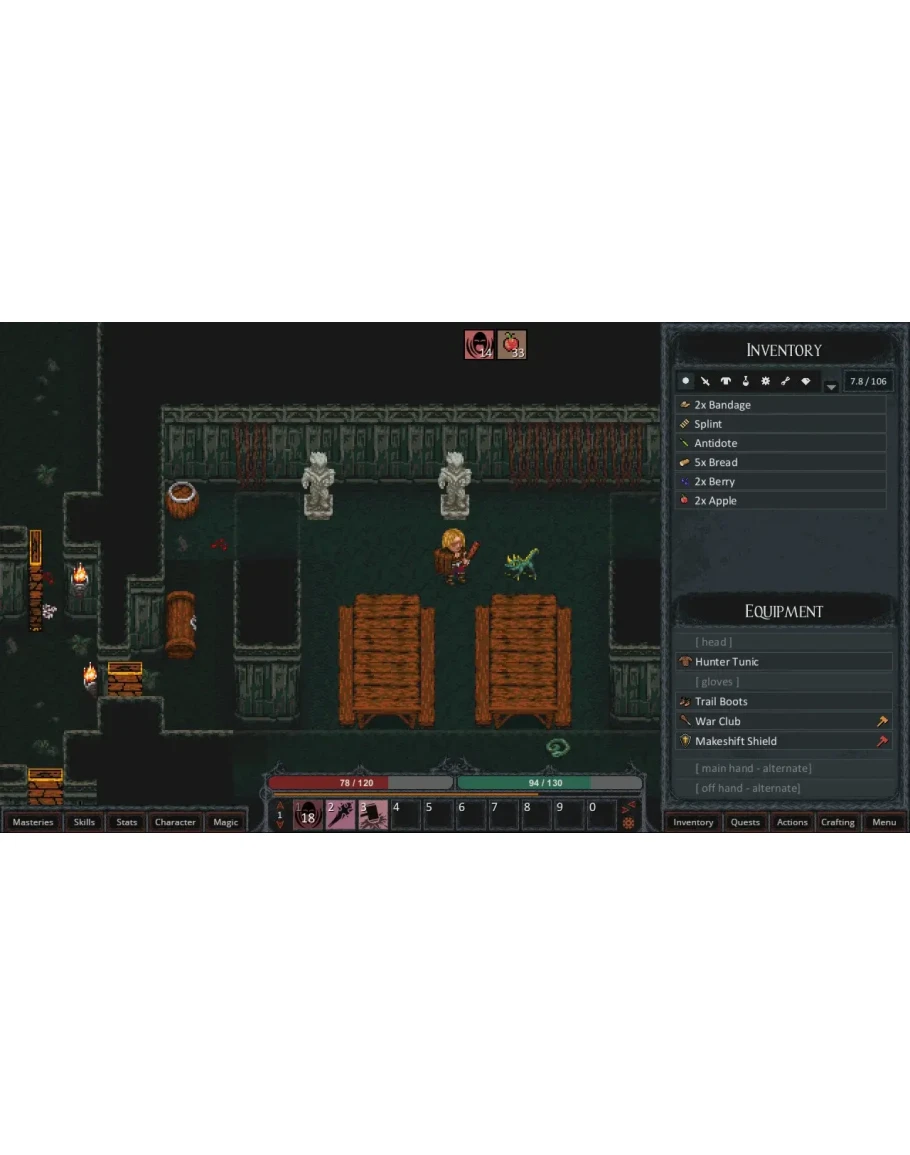Viewport: 910px width, 1155px height.
Task: Filter inventory by armor shirt icon
Action: 725,381
